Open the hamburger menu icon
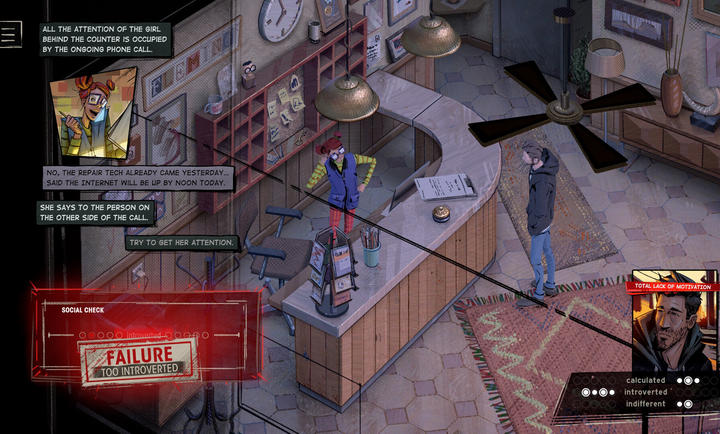The image size is (720, 434). click(x=10, y=34)
